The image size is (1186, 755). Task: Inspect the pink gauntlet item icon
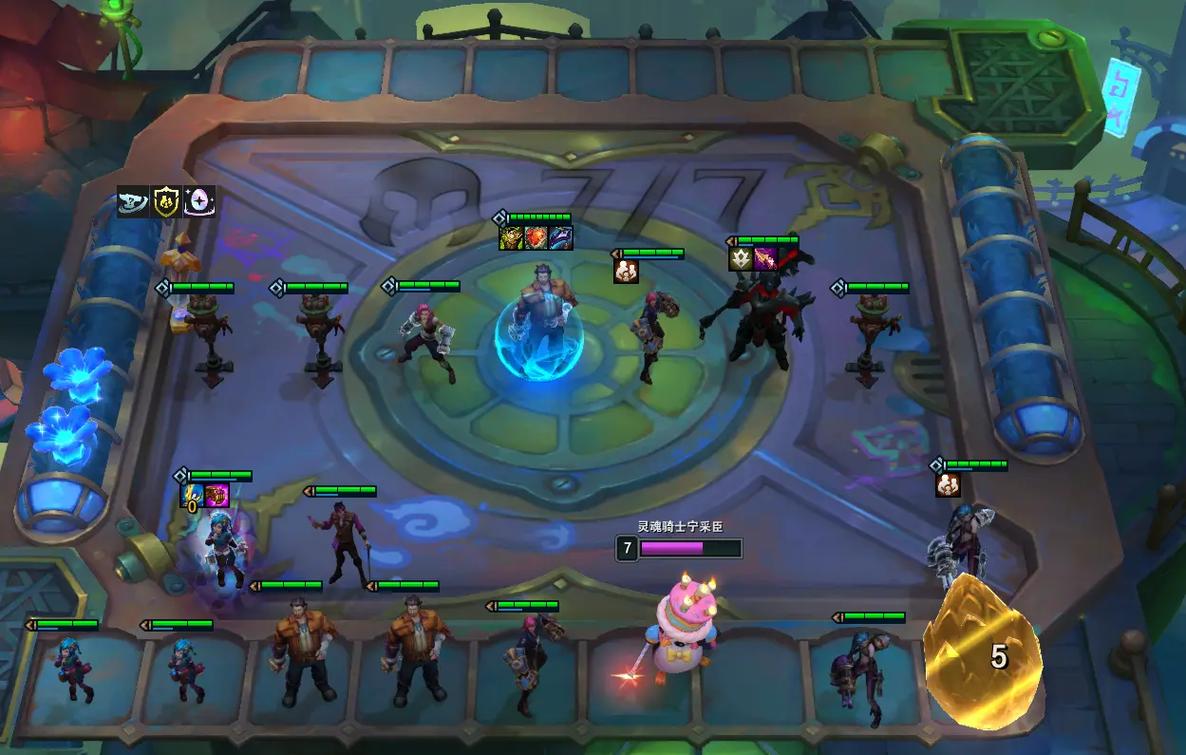click(217, 496)
